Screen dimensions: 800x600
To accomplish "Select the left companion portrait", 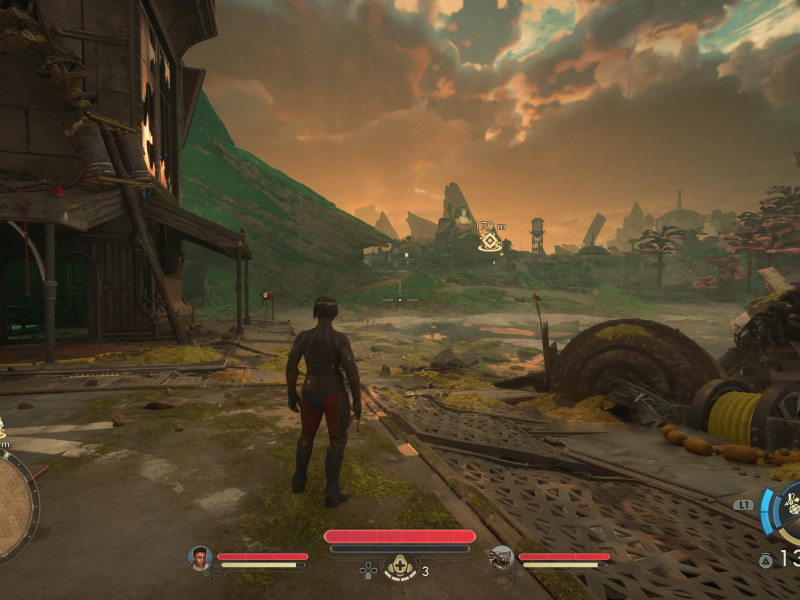I will (200, 557).
